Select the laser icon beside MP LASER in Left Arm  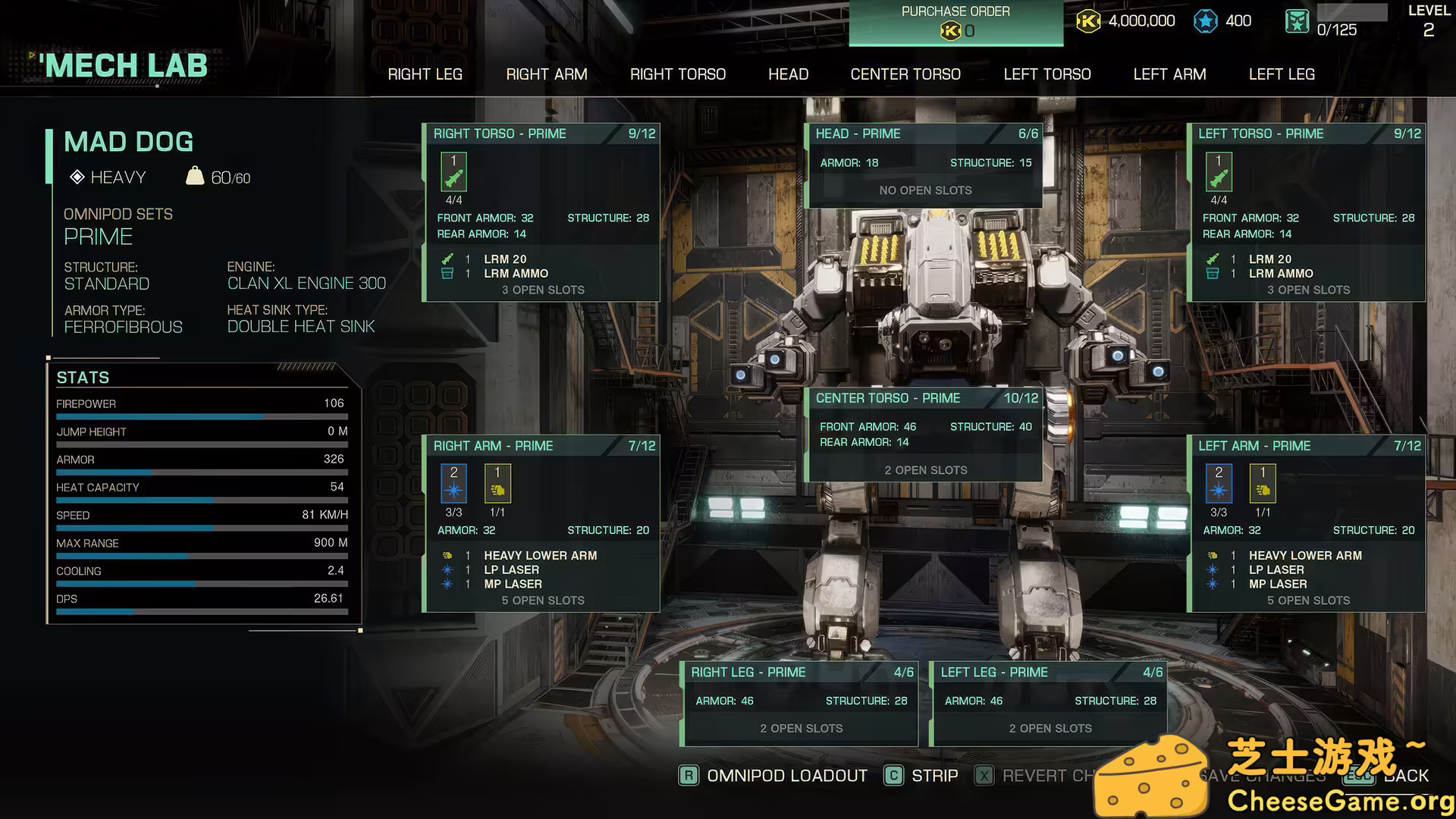1212,584
